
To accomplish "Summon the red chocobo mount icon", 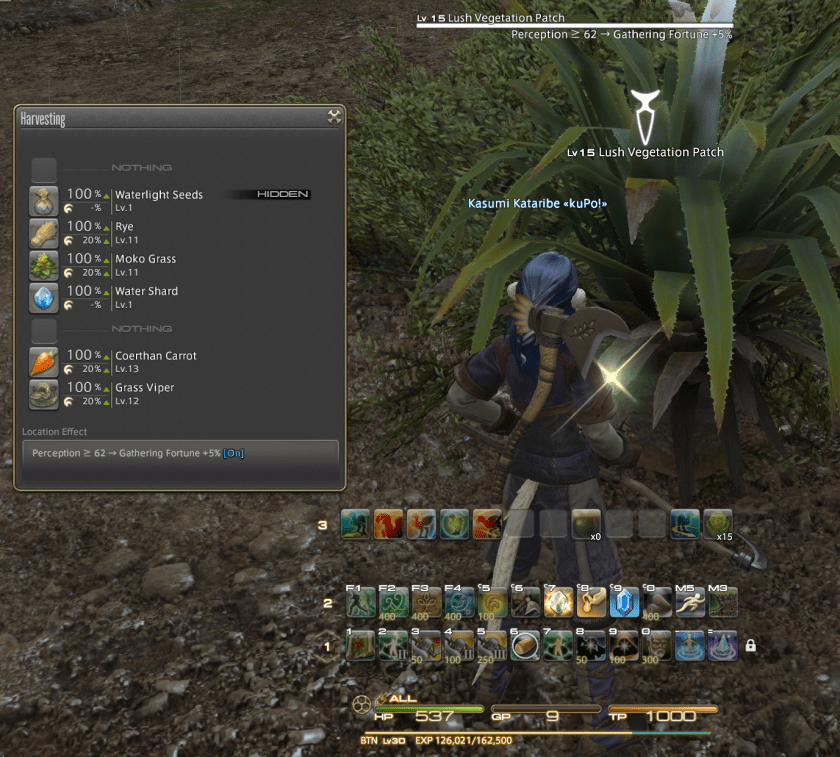I will 390,524.
